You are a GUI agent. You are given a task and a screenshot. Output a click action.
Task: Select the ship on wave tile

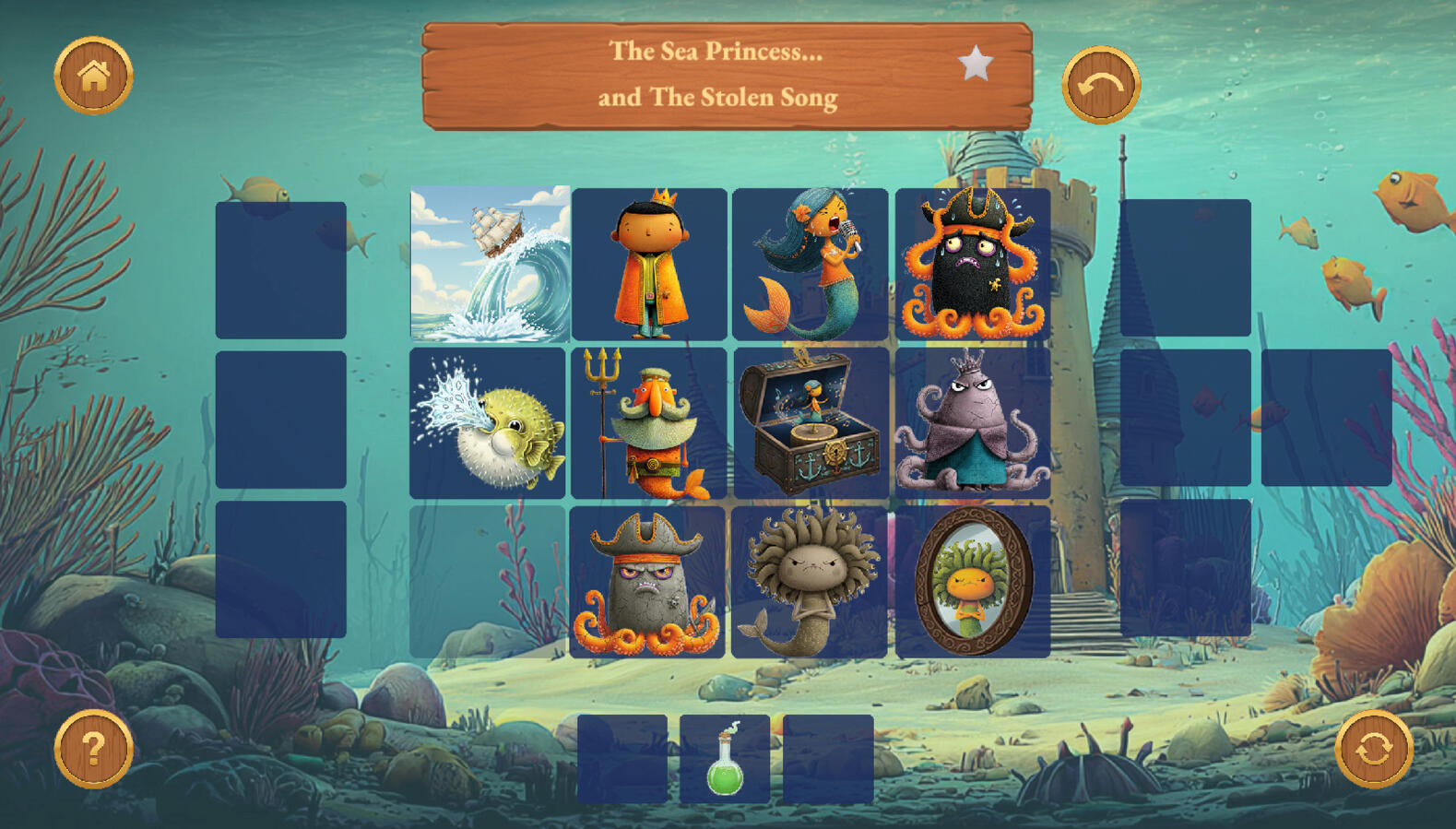pos(490,265)
